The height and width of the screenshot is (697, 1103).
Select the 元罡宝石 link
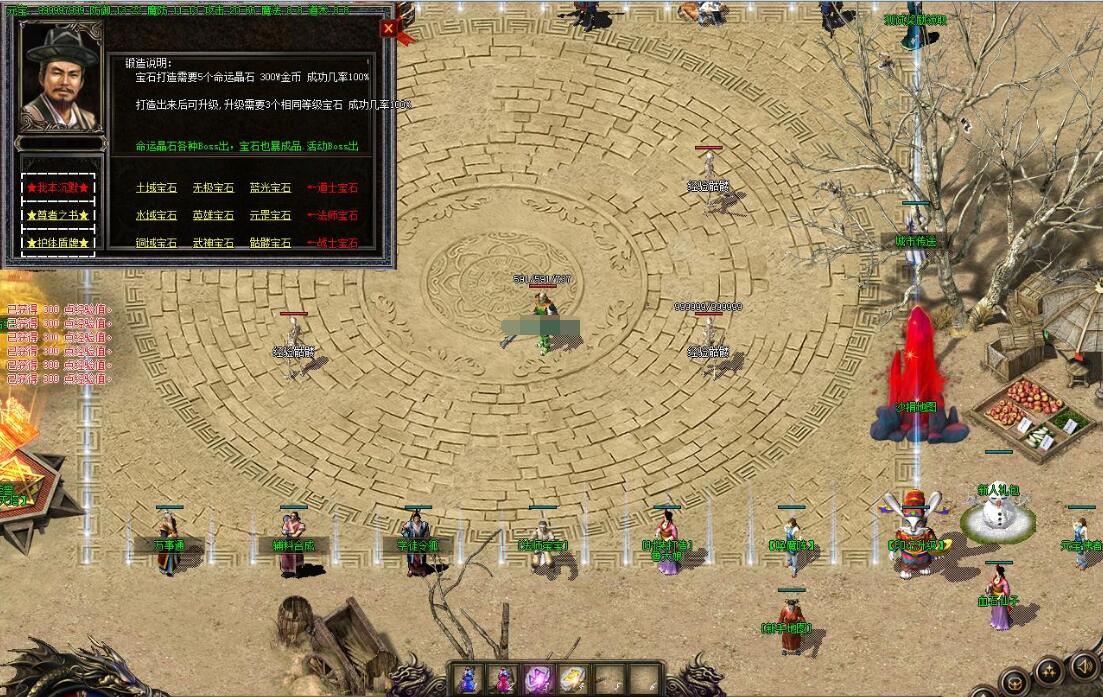tap(270, 215)
